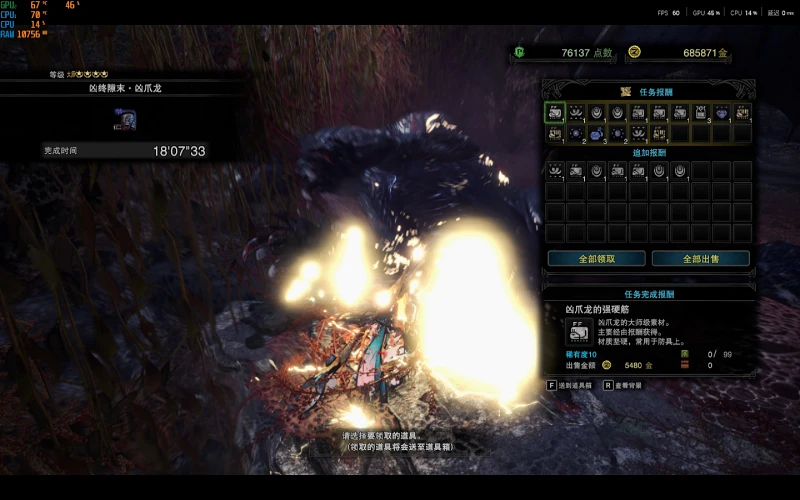The width and height of the screenshot is (800, 500).
Task: Claim all rewards with the 全部领取 button
Action: 595,258
